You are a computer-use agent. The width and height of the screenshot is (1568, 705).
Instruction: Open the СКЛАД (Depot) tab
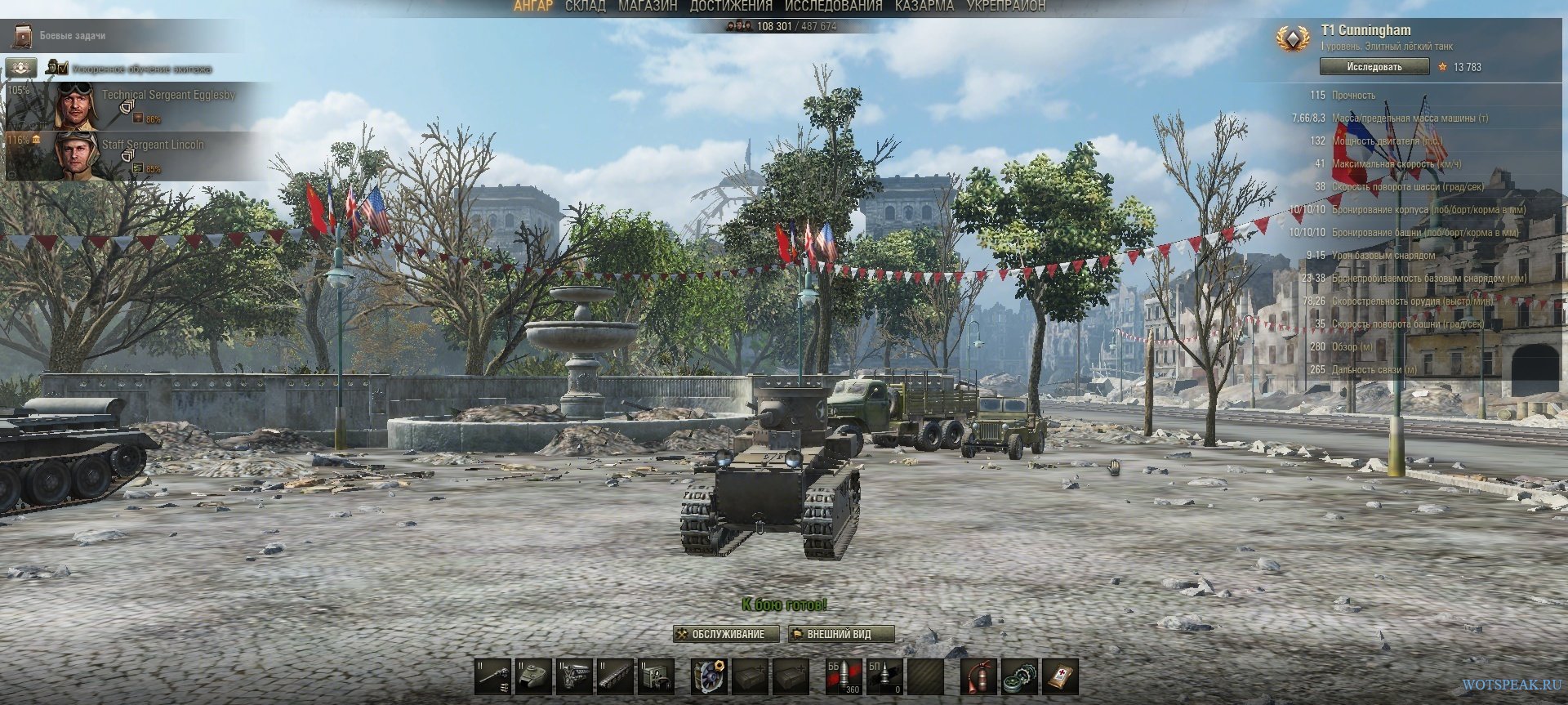(x=585, y=7)
